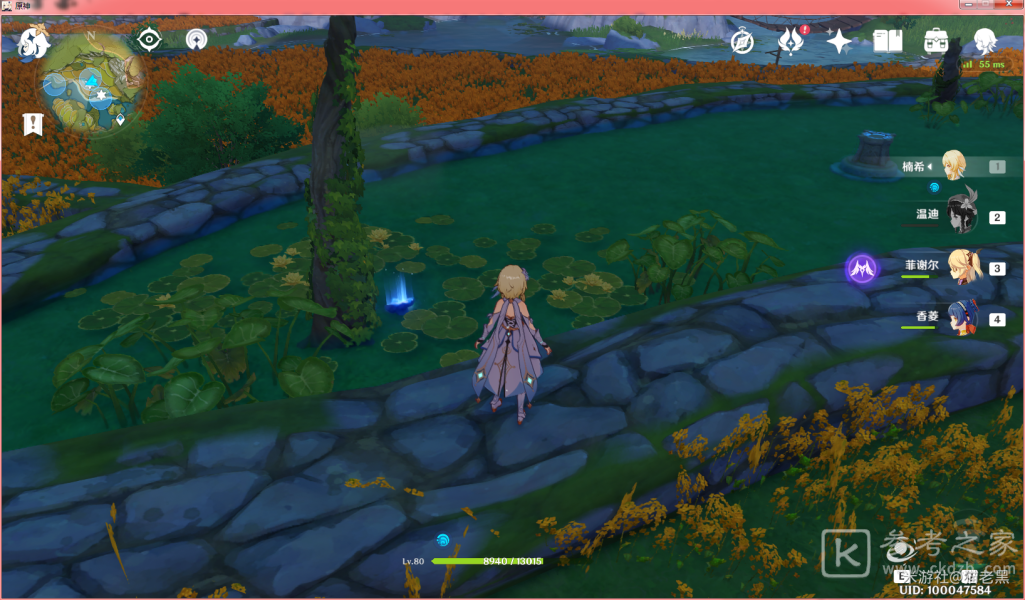This screenshot has height=600, width=1025.
Task: Switch to party member 温迪
Action: [x=961, y=215]
